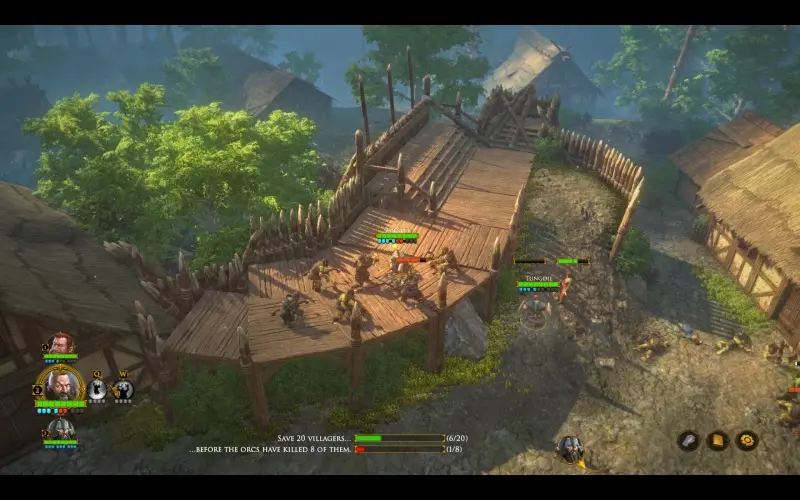Open the orange journal book
Viewport: 800px width, 500px height.
(x=717, y=440)
